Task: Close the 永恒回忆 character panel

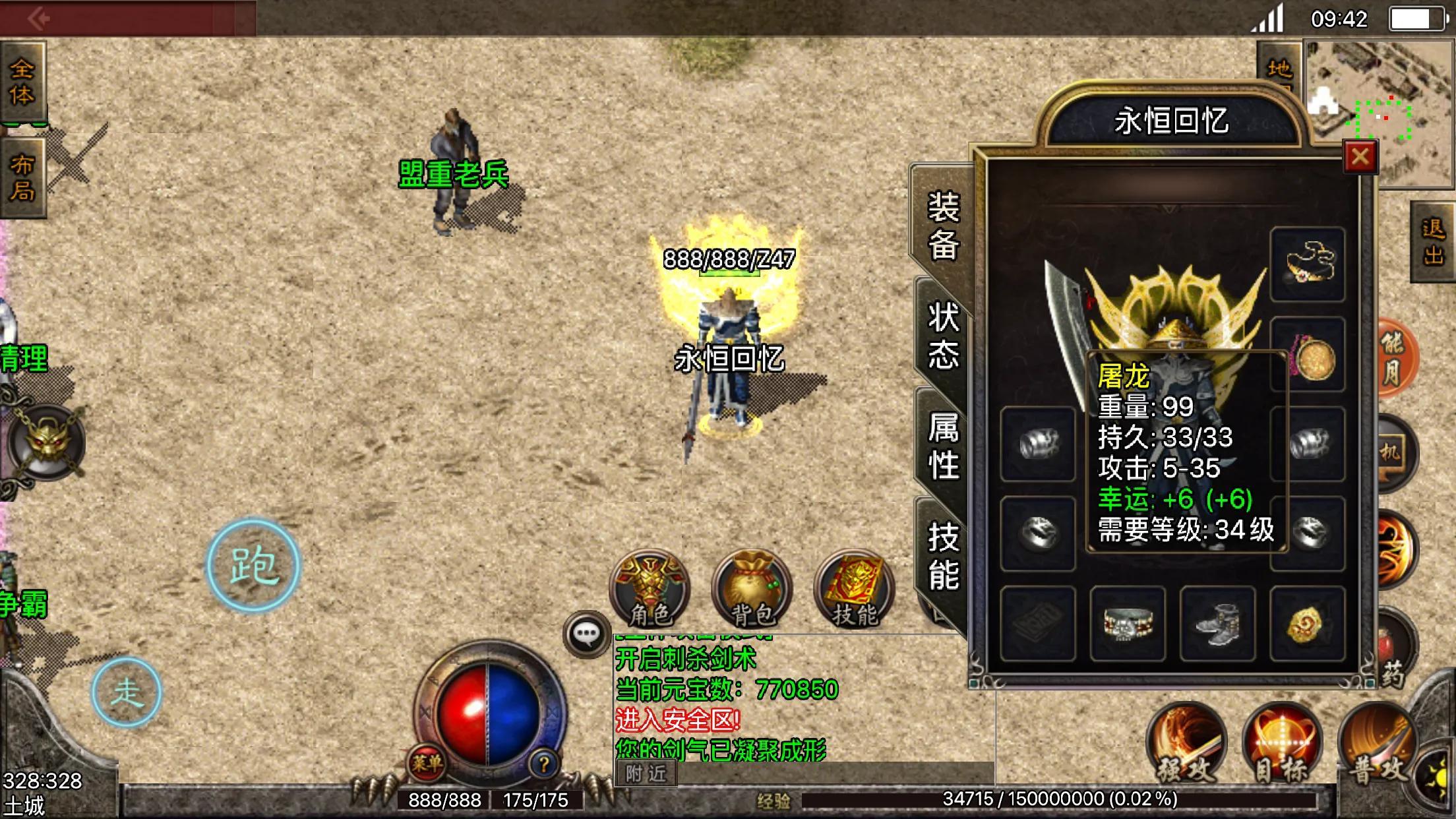Action: (1360, 157)
